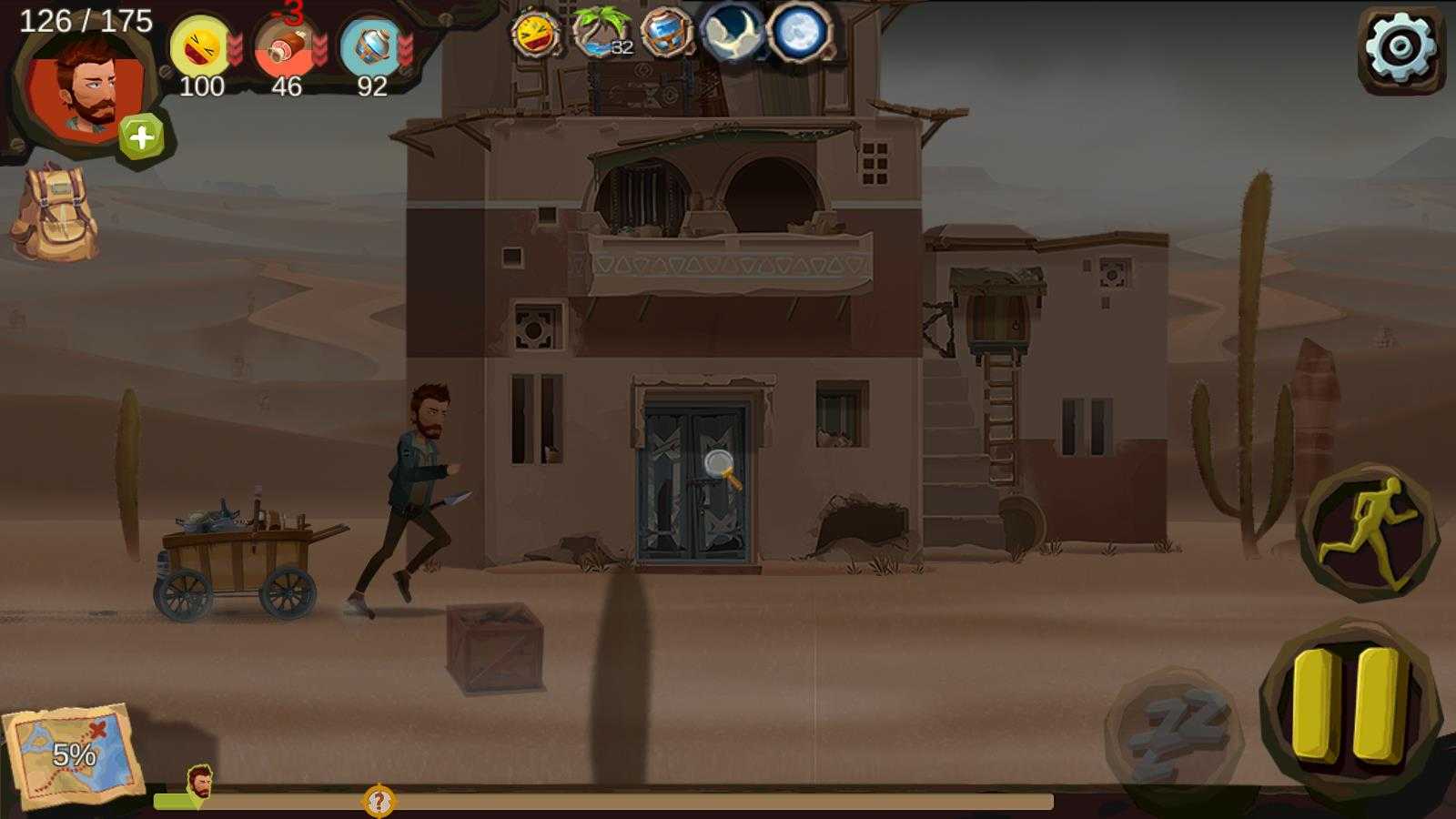Pause the game with the yellow pause button
Image resolution: width=1456 pixels, height=819 pixels.
(1350, 705)
